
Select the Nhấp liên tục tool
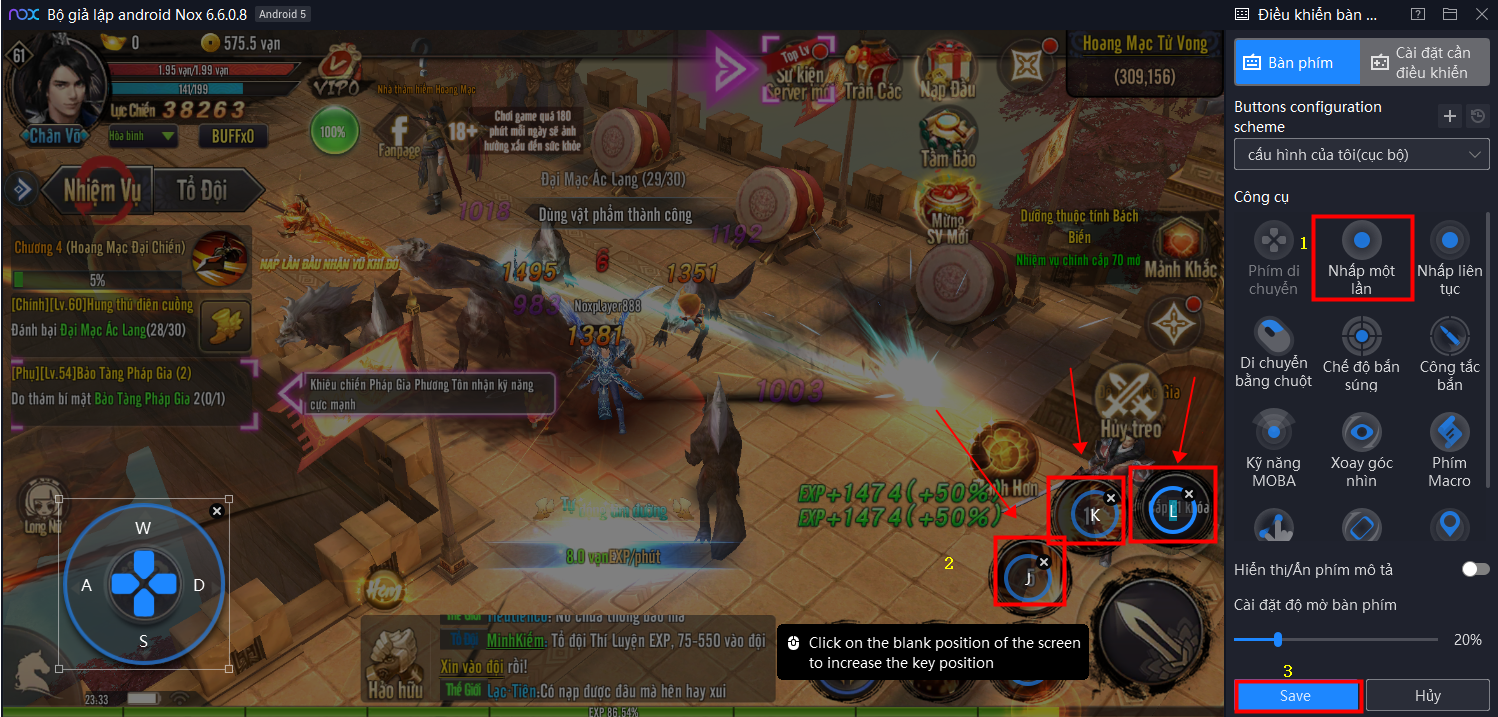(x=1449, y=255)
